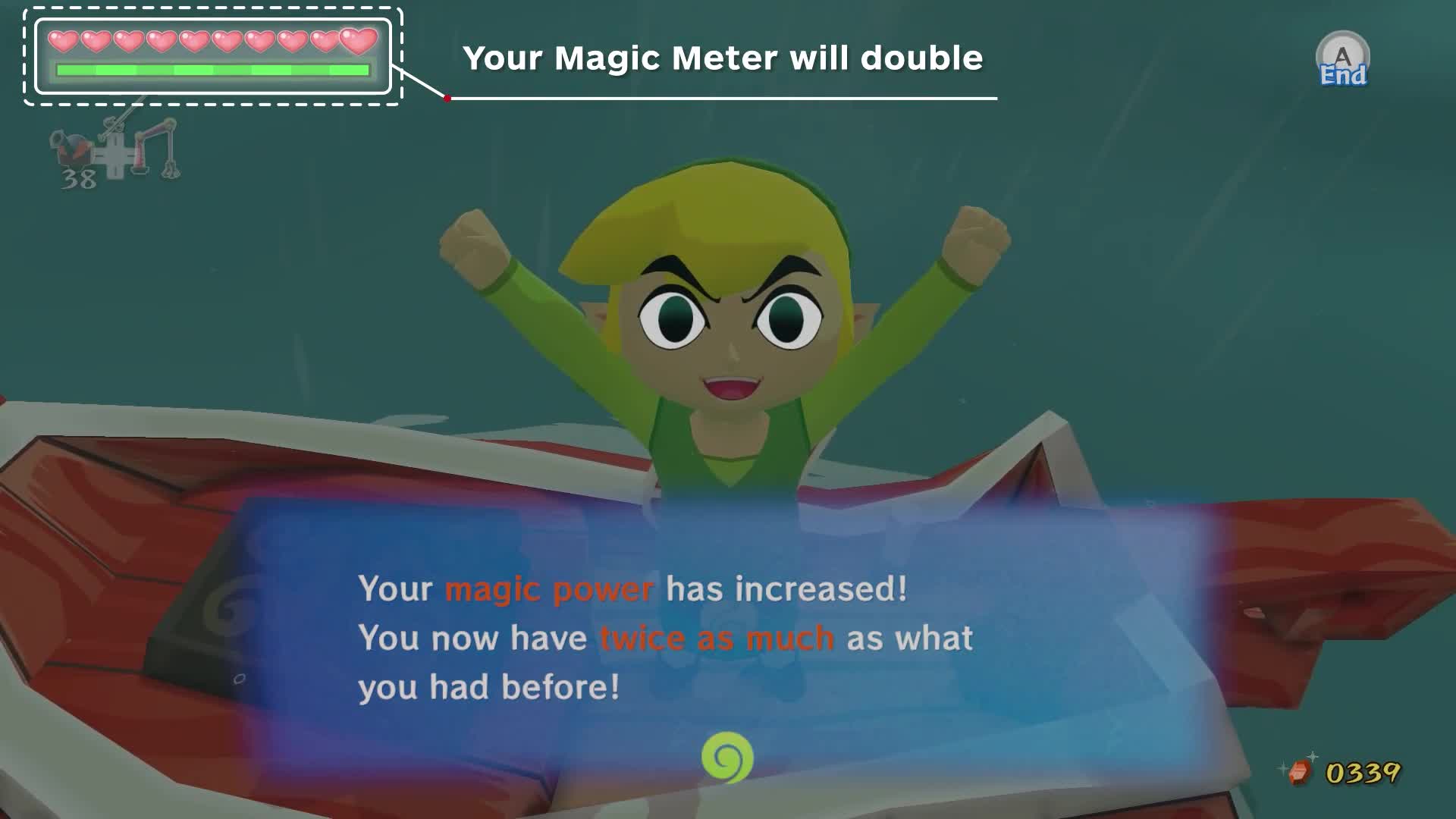The width and height of the screenshot is (1456, 819).
Task: Click the callout line under the caption
Action: tap(720, 99)
